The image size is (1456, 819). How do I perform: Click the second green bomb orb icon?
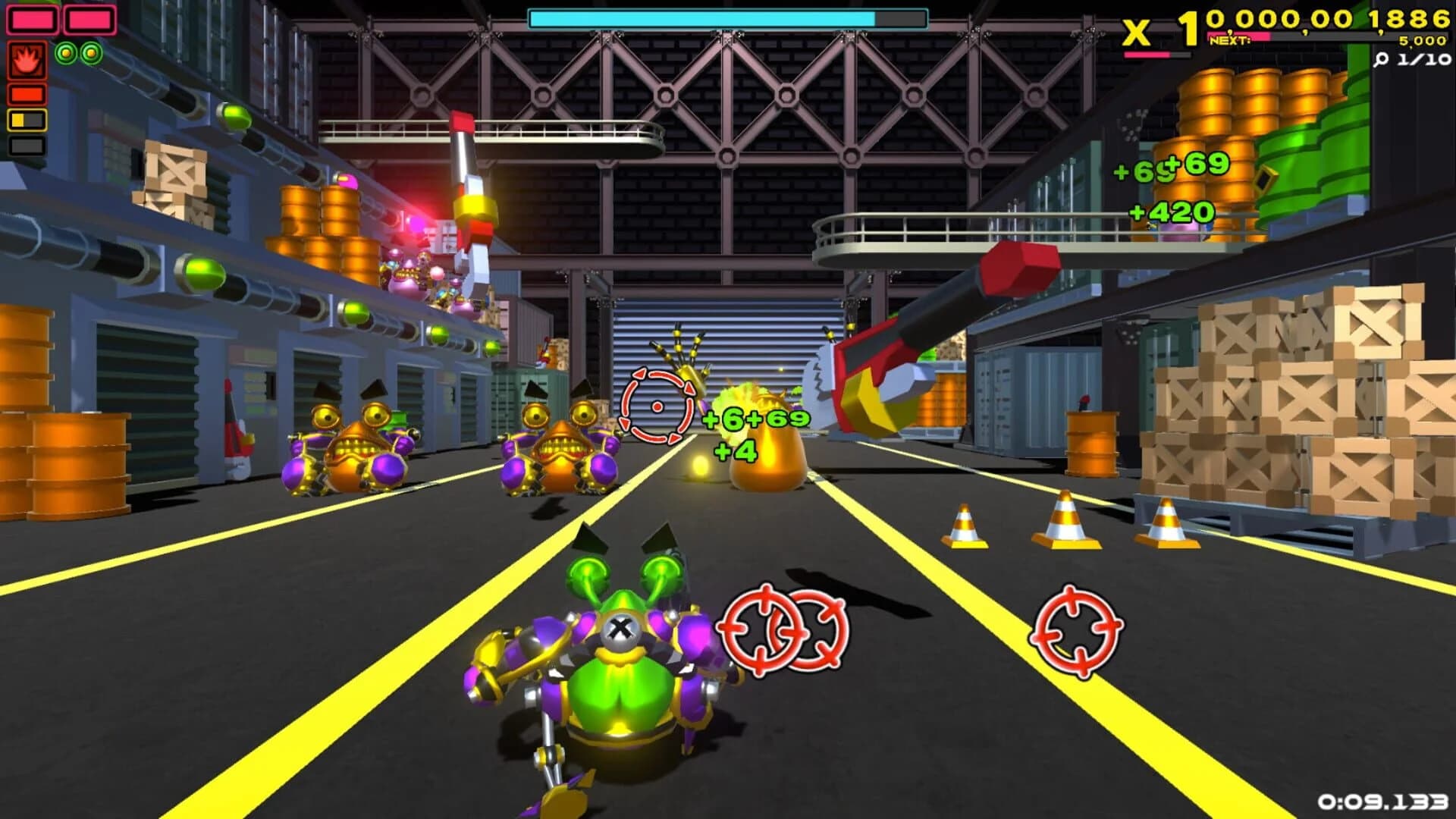point(92,53)
